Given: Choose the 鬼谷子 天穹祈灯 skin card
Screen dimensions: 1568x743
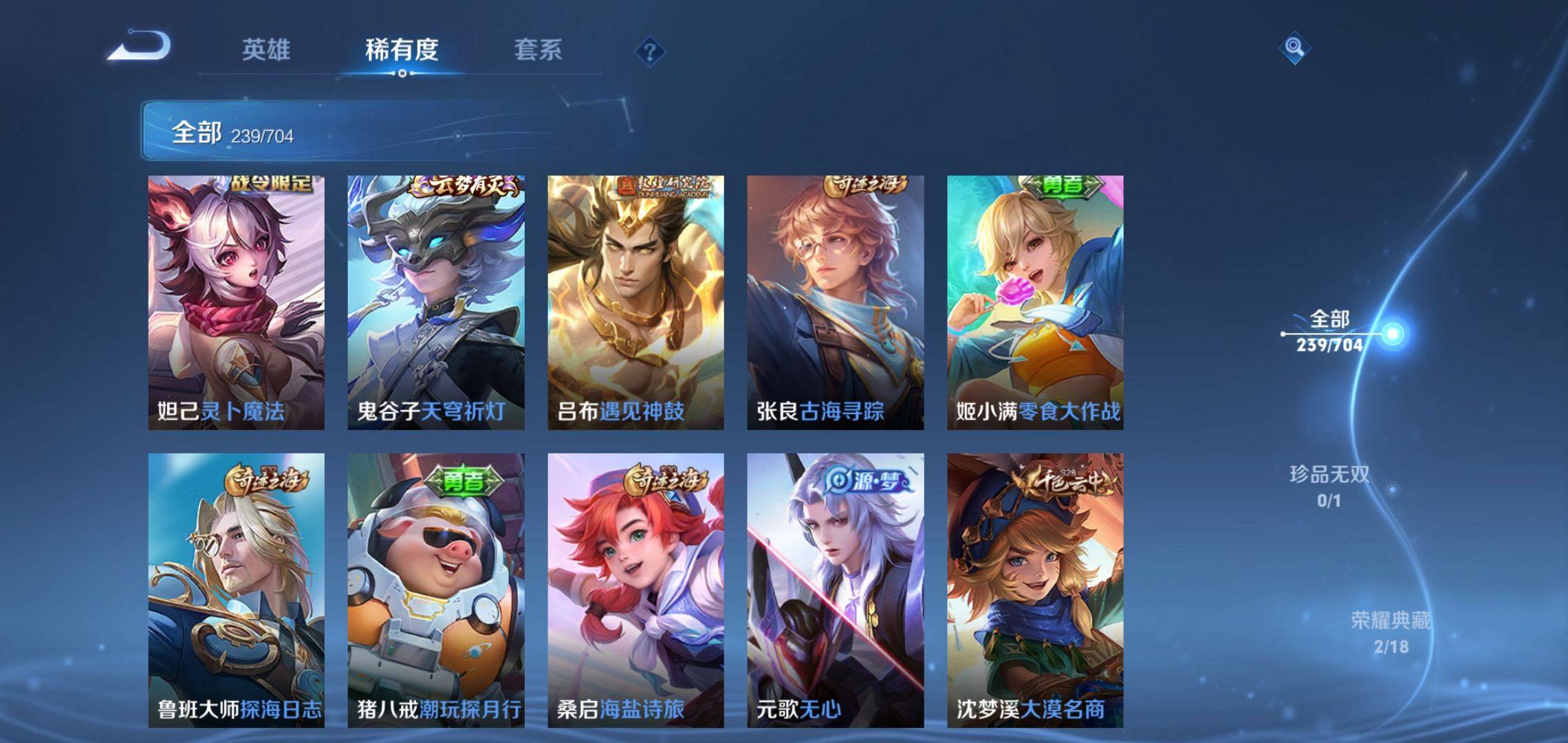Looking at the screenshot, I should pyautogui.click(x=436, y=303).
